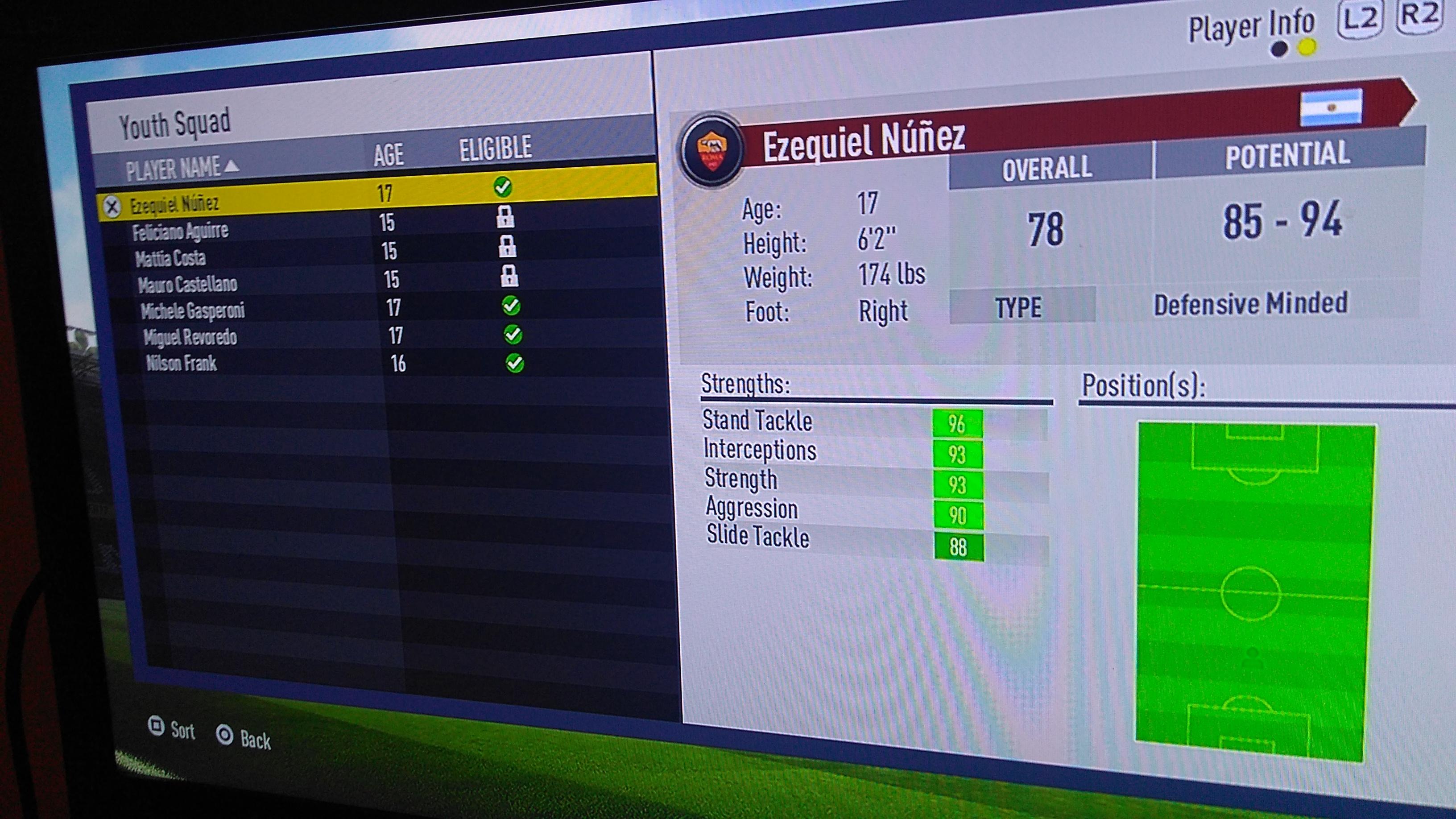1456x819 pixels.
Task: Select Mattia Costa from the youth squad
Action: point(170,258)
